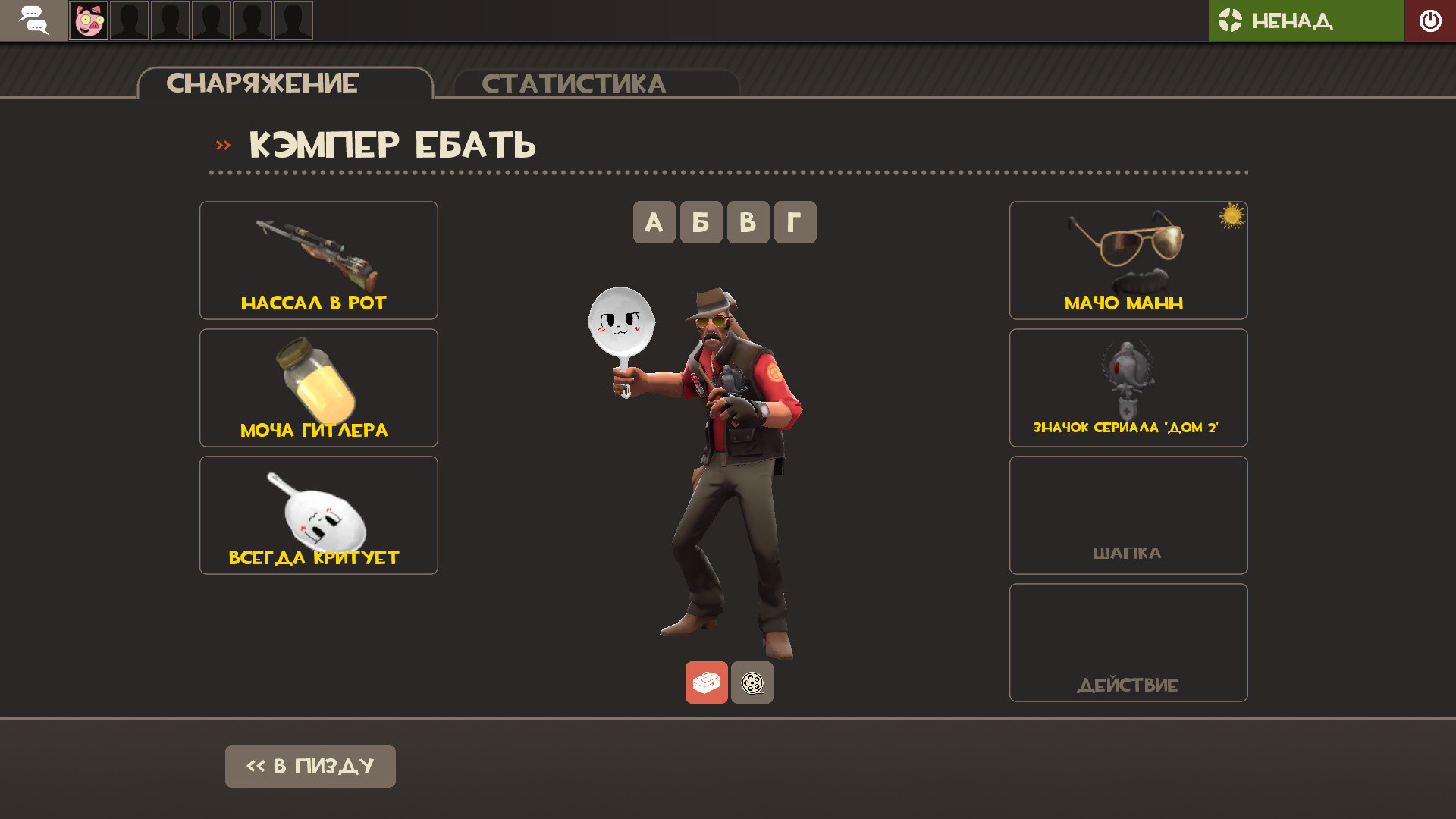Click the pig avatar in the top bar

[88, 20]
